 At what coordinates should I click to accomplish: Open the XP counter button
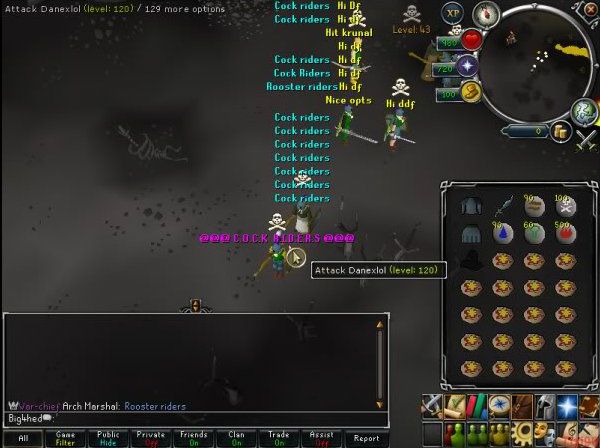pos(454,14)
